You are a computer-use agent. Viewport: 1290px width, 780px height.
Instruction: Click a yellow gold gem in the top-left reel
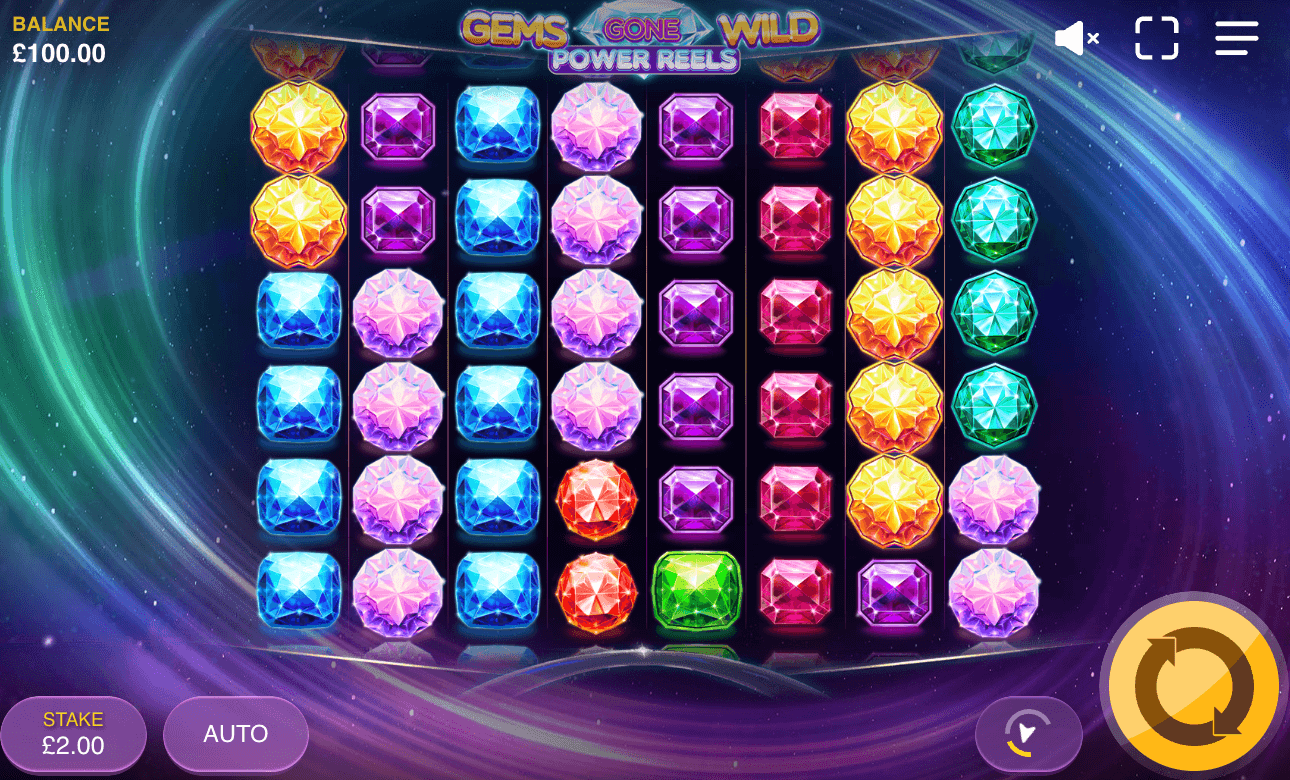[297, 126]
